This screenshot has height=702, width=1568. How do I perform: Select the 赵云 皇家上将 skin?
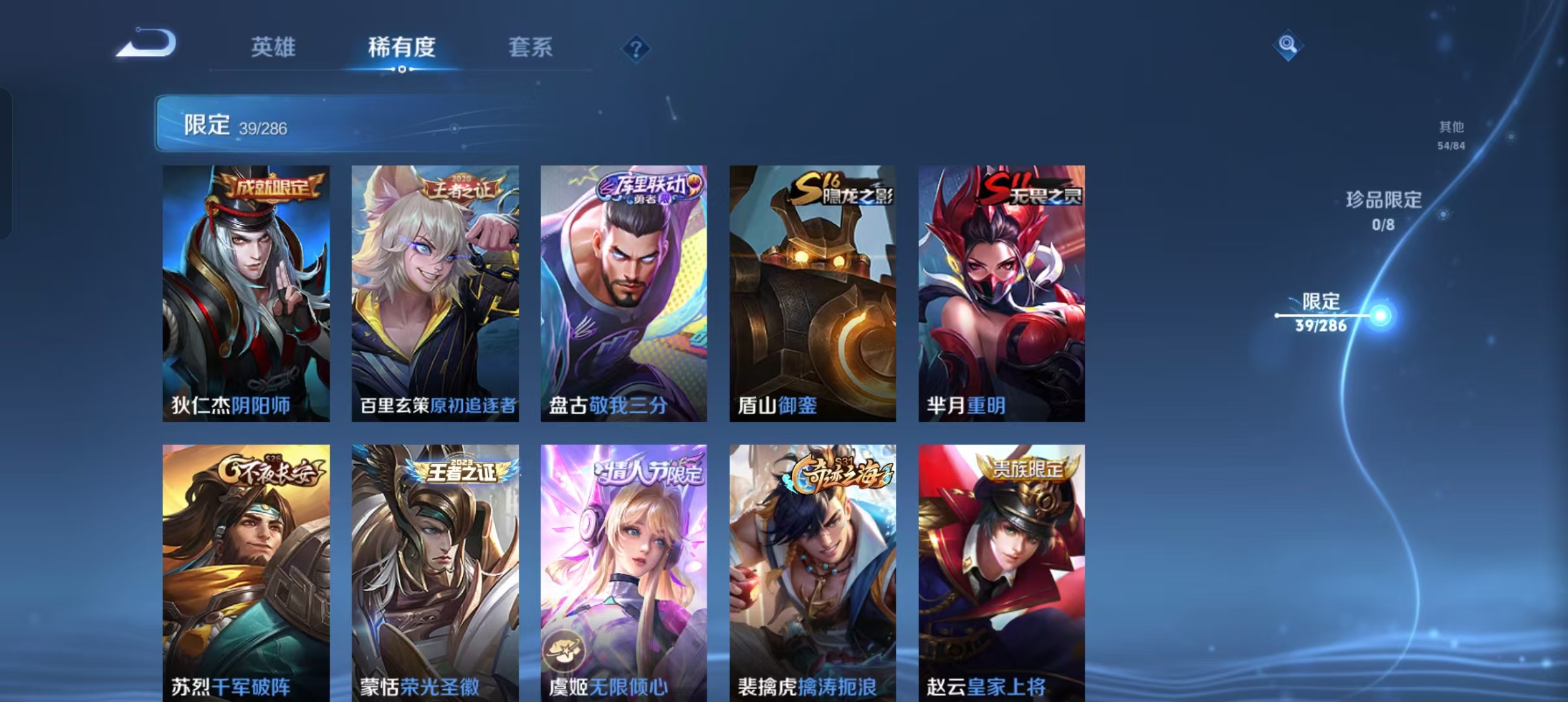tap(1003, 572)
